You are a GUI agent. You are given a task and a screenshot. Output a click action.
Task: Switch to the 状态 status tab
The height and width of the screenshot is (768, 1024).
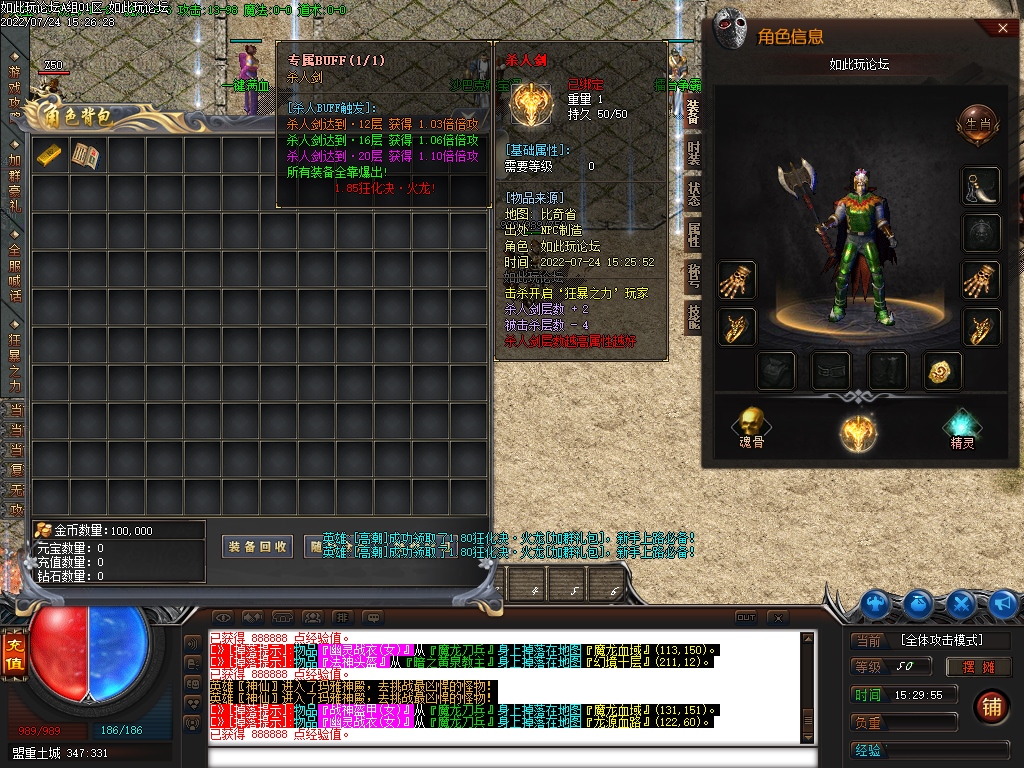[693, 193]
